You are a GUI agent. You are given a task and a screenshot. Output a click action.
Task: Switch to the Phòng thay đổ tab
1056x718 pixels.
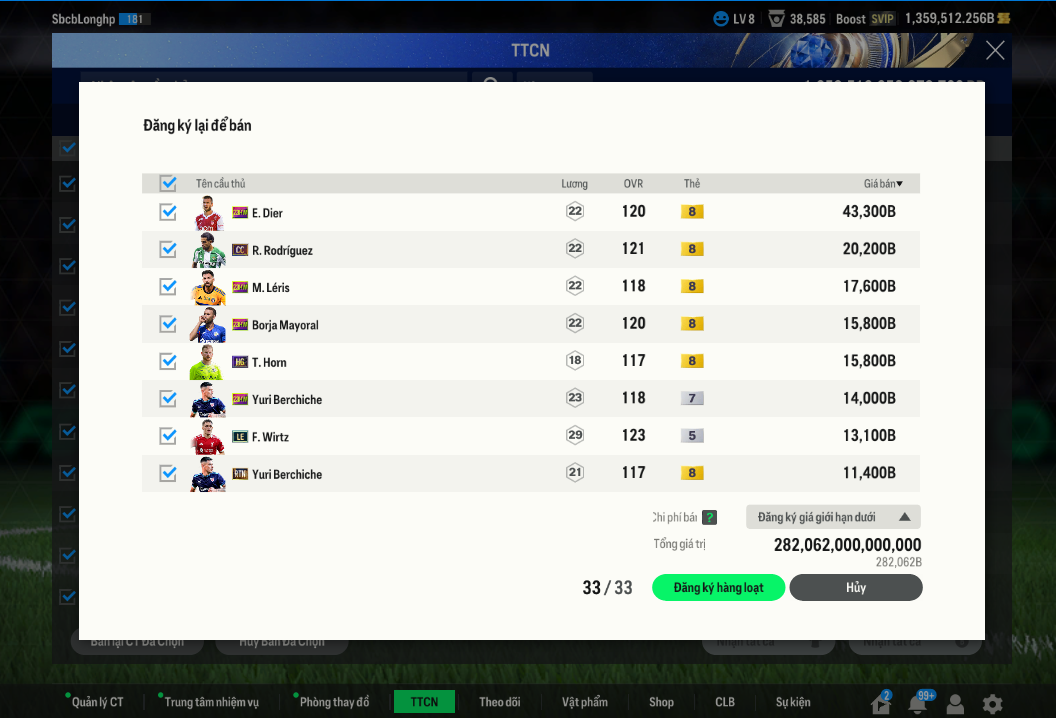(334, 702)
